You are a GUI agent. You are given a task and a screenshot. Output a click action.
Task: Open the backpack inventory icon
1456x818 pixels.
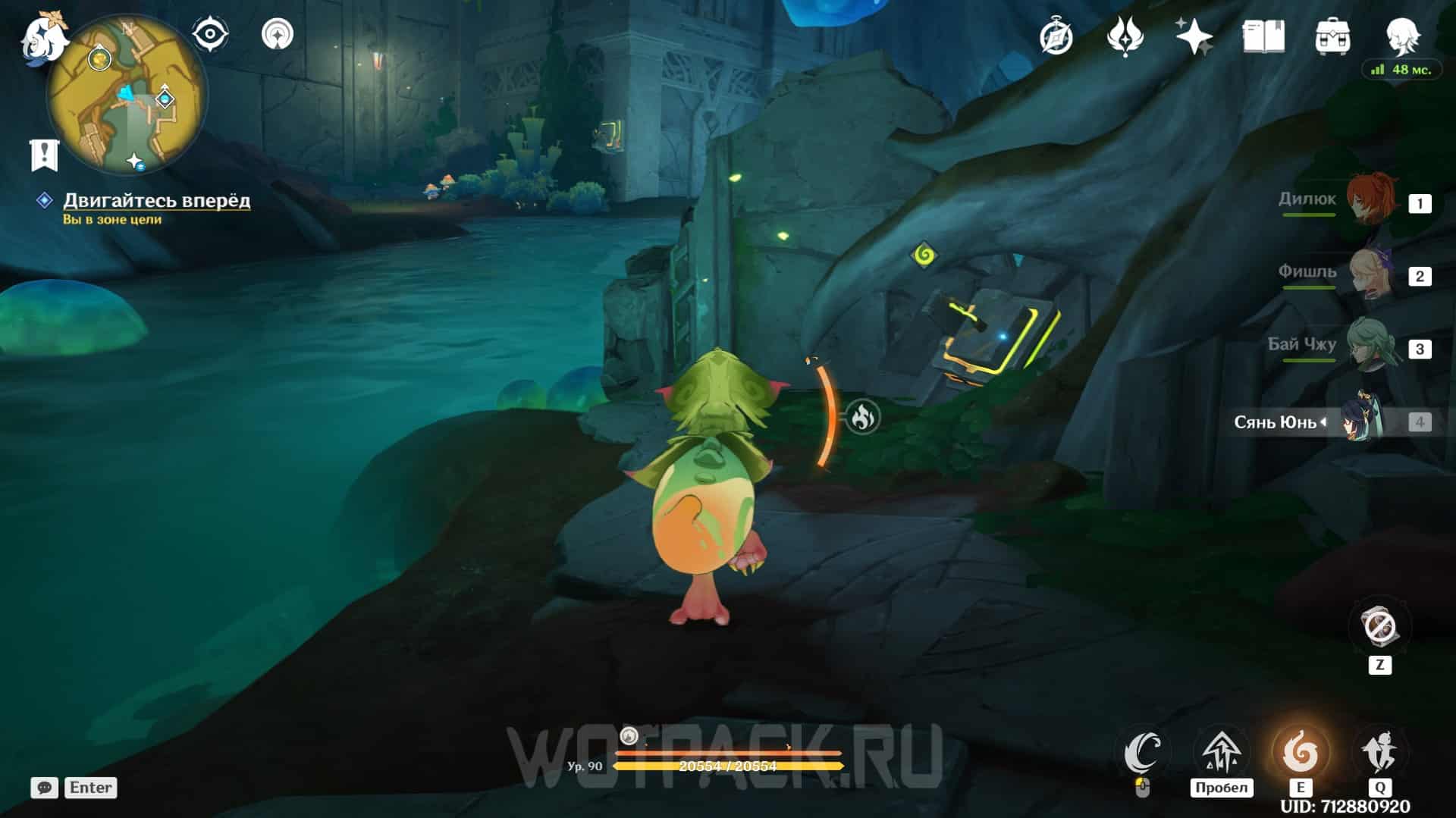(1332, 36)
